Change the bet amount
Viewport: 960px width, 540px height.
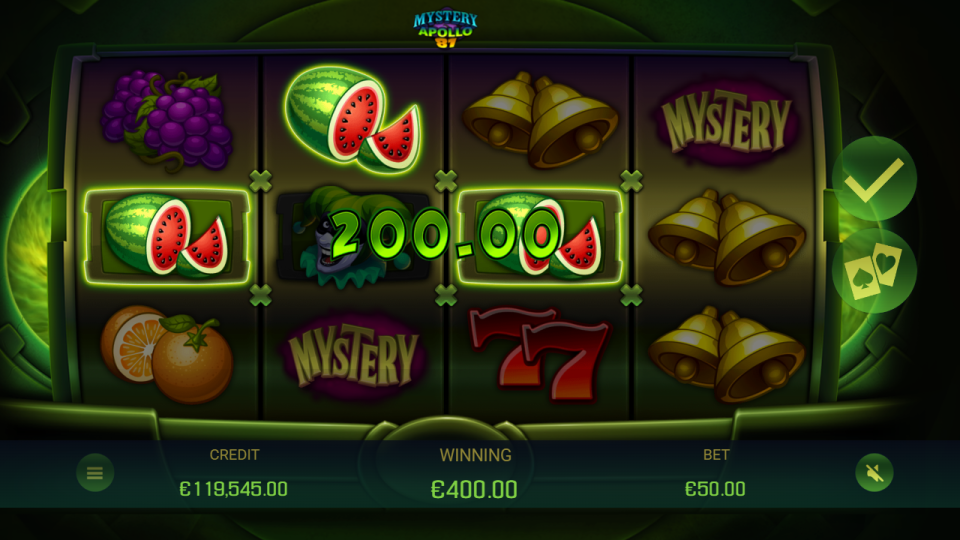point(715,488)
